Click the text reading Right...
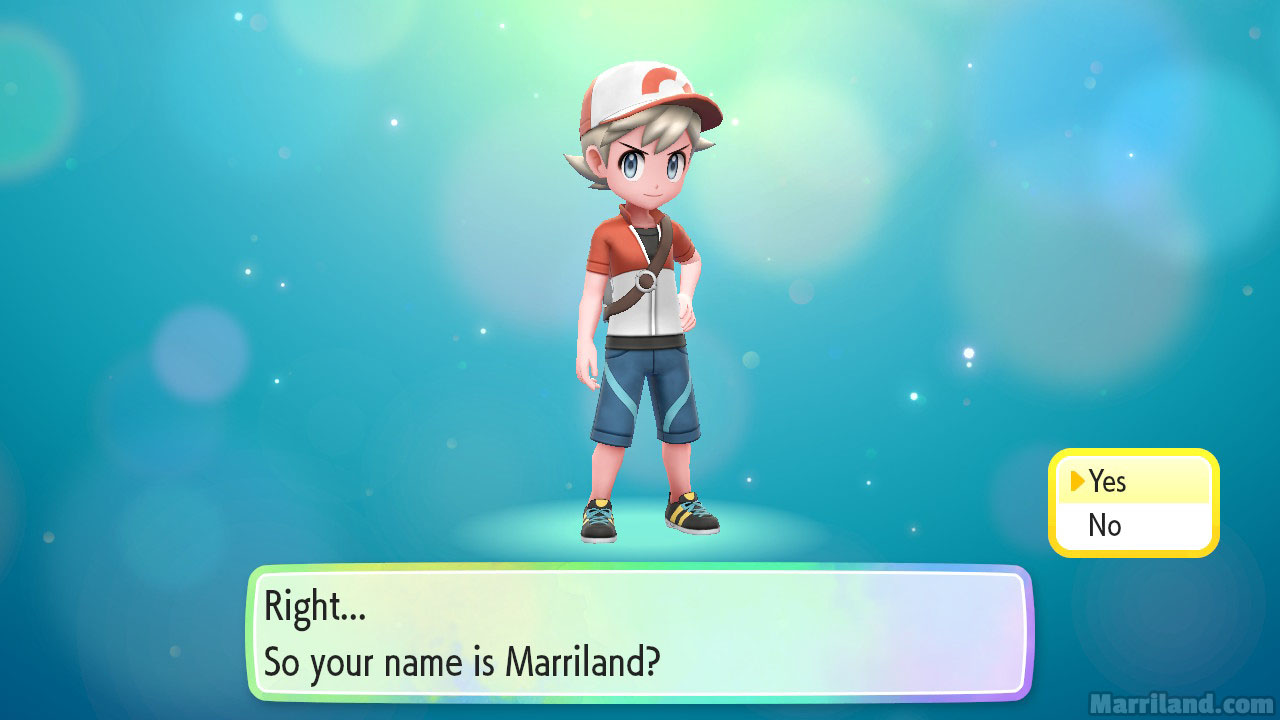 (300, 605)
